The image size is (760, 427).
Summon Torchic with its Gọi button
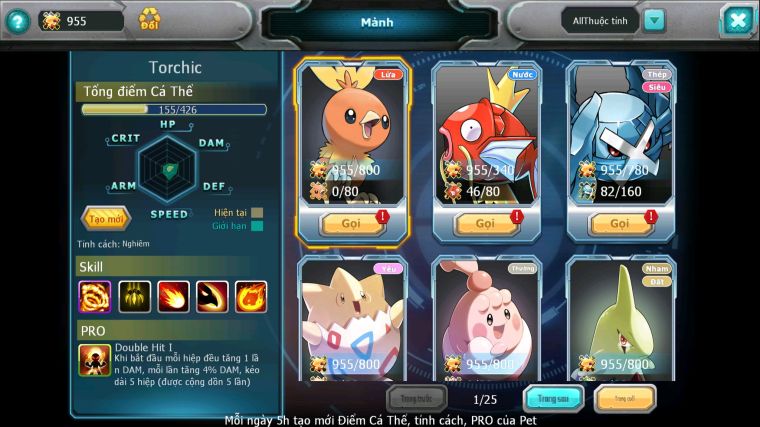[x=352, y=223]
